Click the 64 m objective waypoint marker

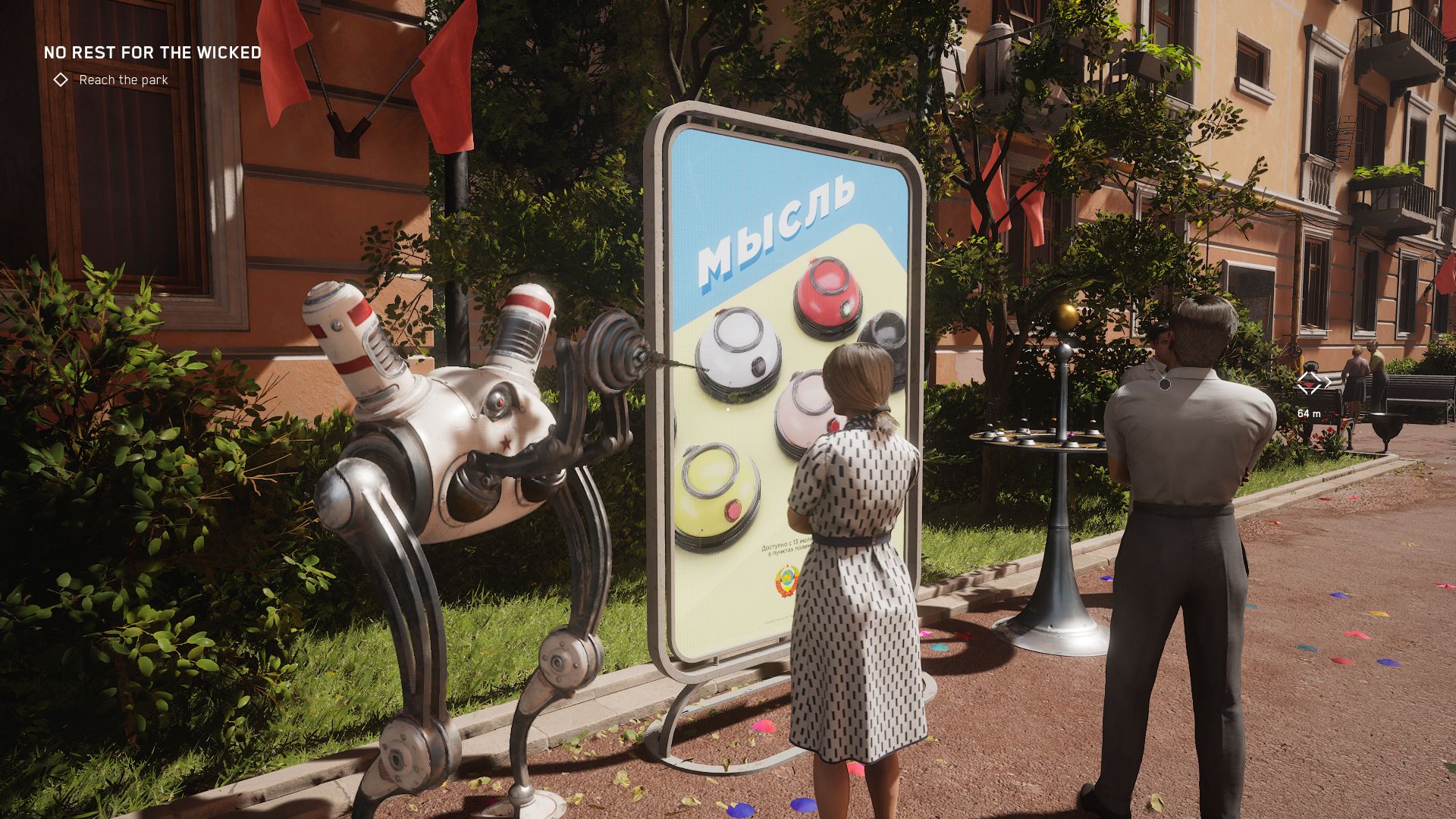1308,384
